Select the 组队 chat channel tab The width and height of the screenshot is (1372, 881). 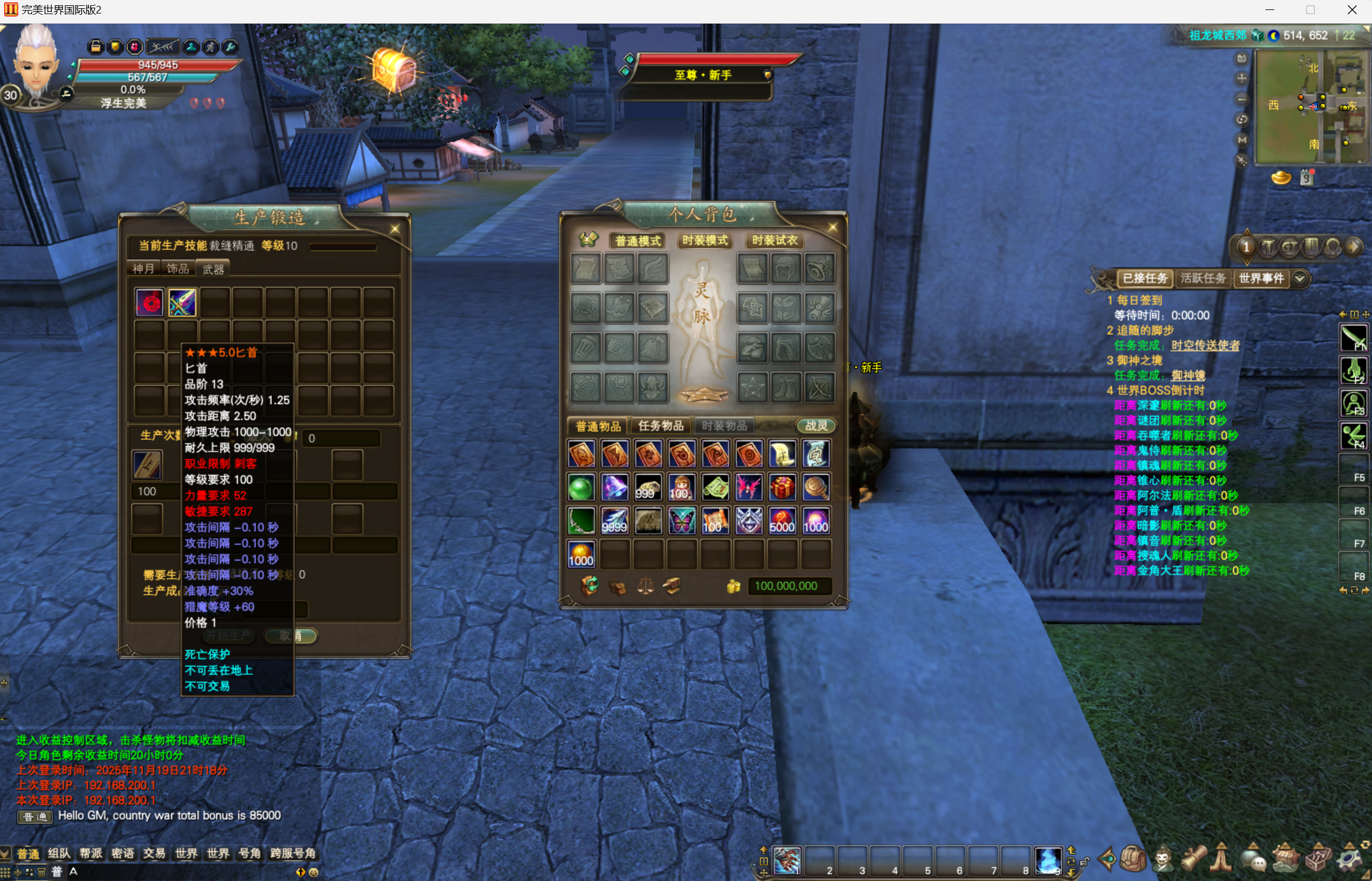pyautogui.click(x=59, y=853)
